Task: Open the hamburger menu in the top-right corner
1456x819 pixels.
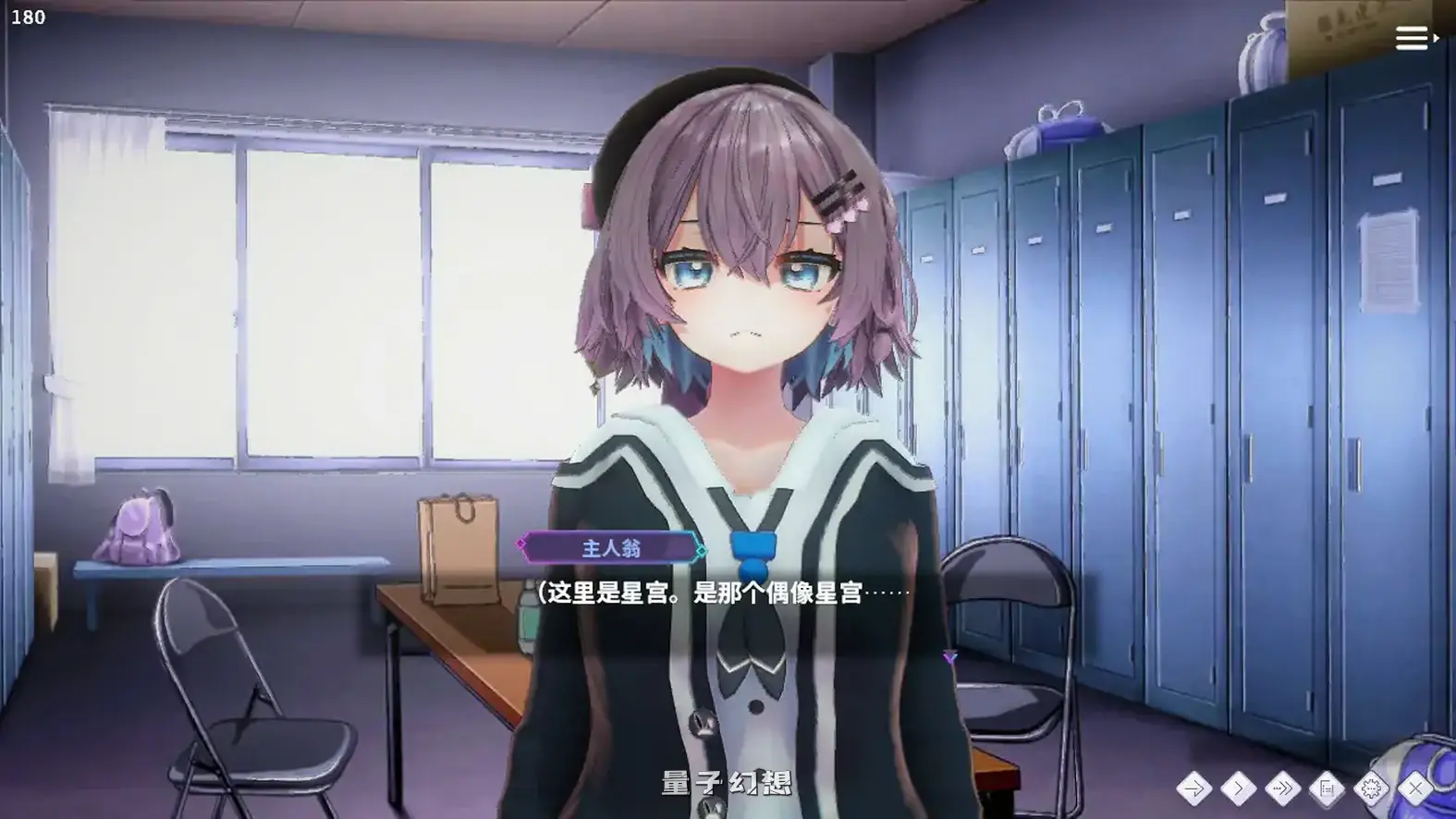Action: click(1411, 39)
